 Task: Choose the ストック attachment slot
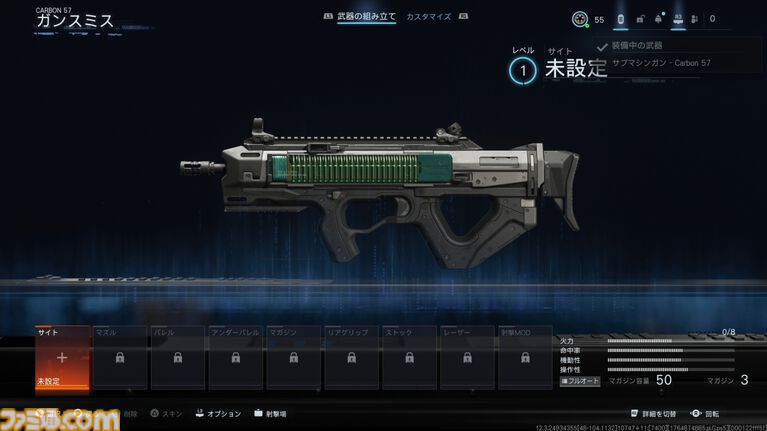click(x=410, y=357)
